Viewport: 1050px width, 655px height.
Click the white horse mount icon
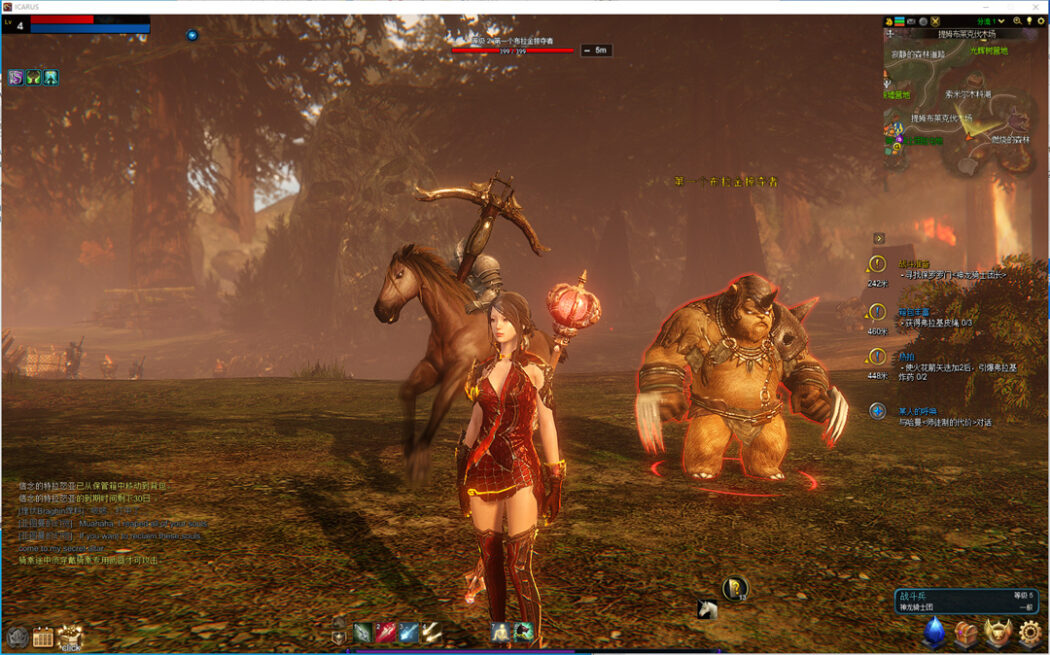tap(707, 609)
